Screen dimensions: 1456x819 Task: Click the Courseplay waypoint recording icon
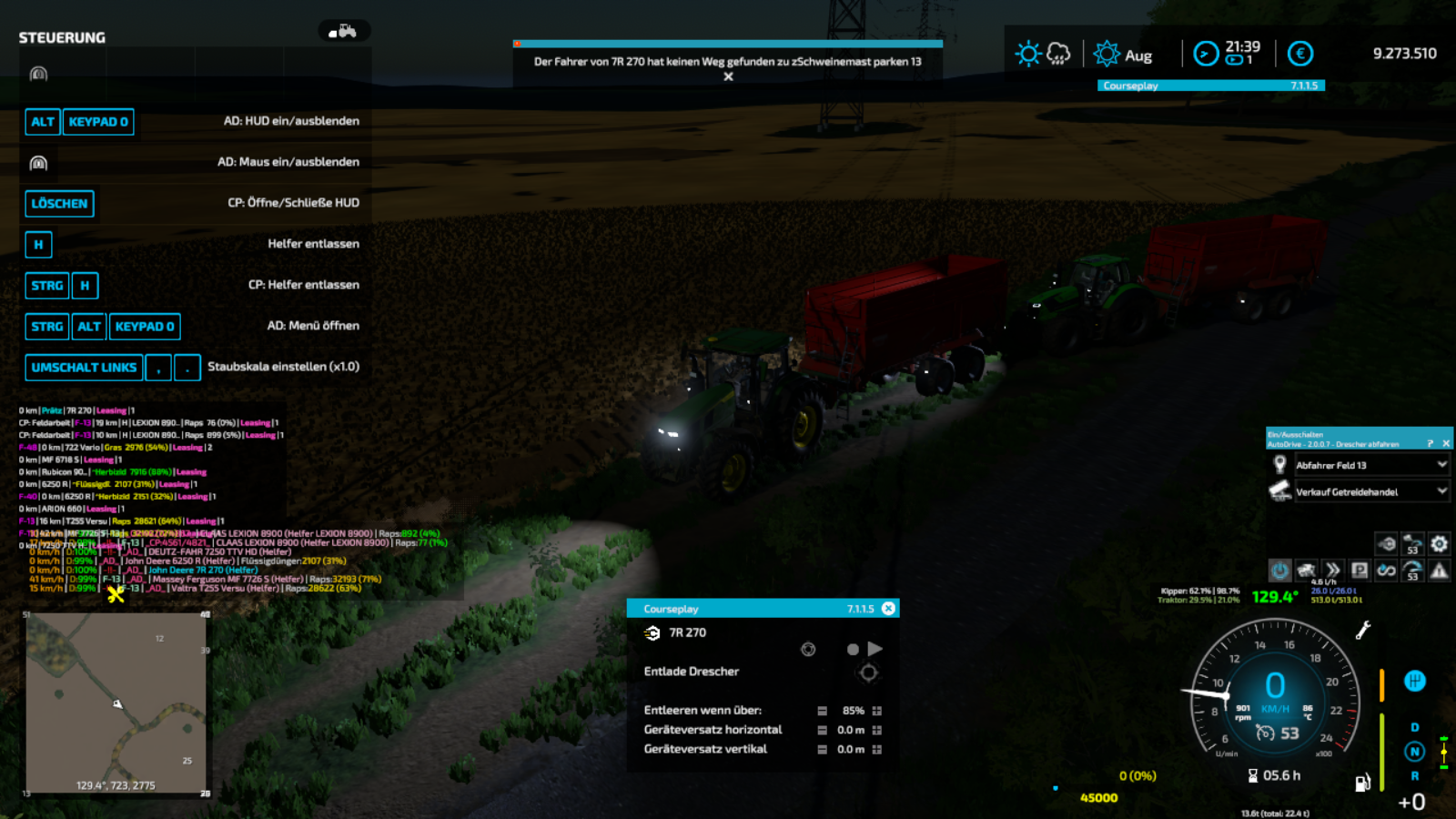tap(808, 650)
